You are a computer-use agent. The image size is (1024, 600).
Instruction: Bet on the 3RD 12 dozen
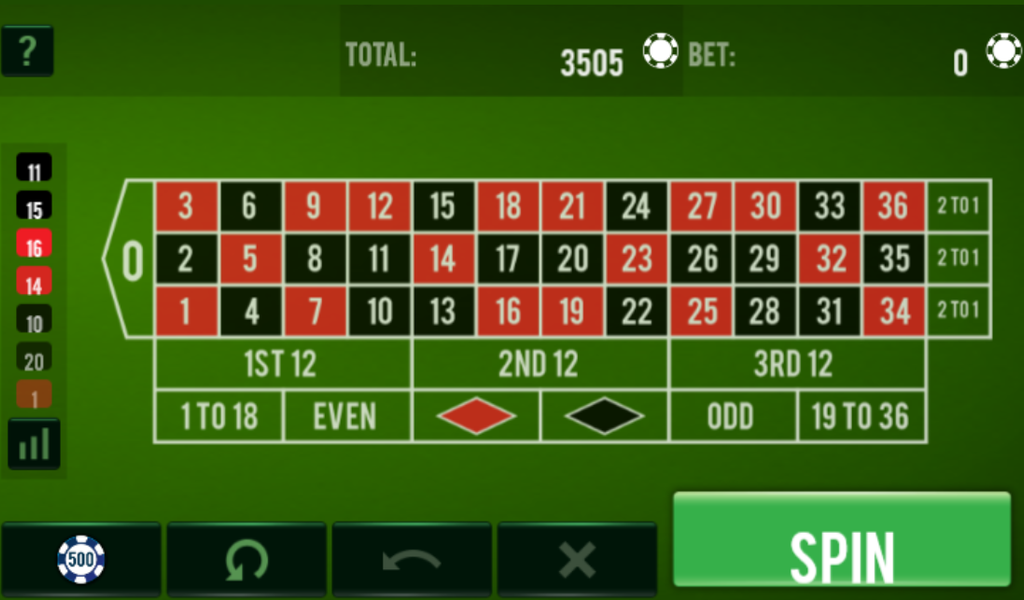[x=797, y=364]
